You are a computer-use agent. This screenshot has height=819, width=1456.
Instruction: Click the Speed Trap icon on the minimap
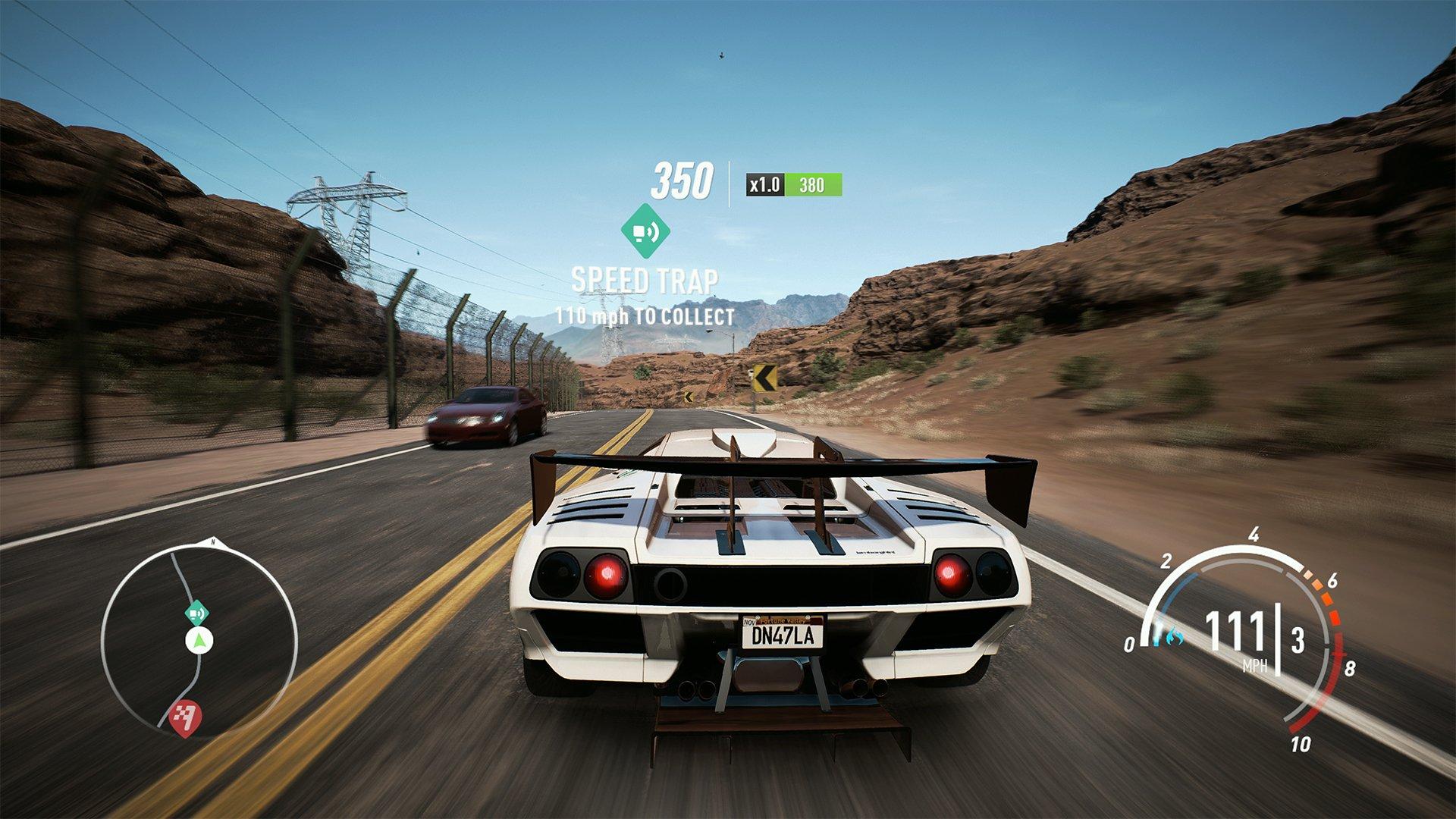[196, 613]
